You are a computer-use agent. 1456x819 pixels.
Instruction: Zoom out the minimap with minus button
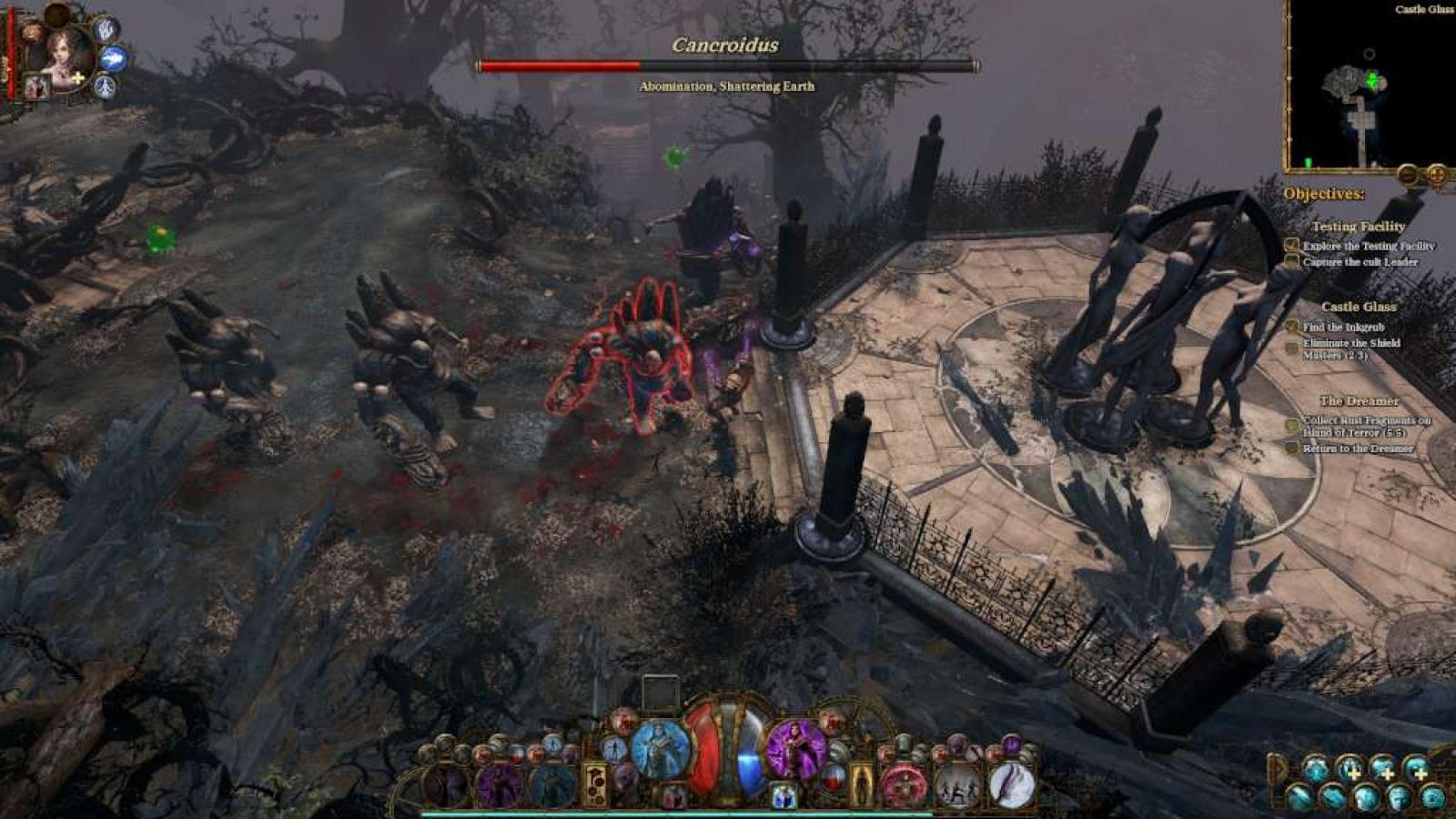1409,173
